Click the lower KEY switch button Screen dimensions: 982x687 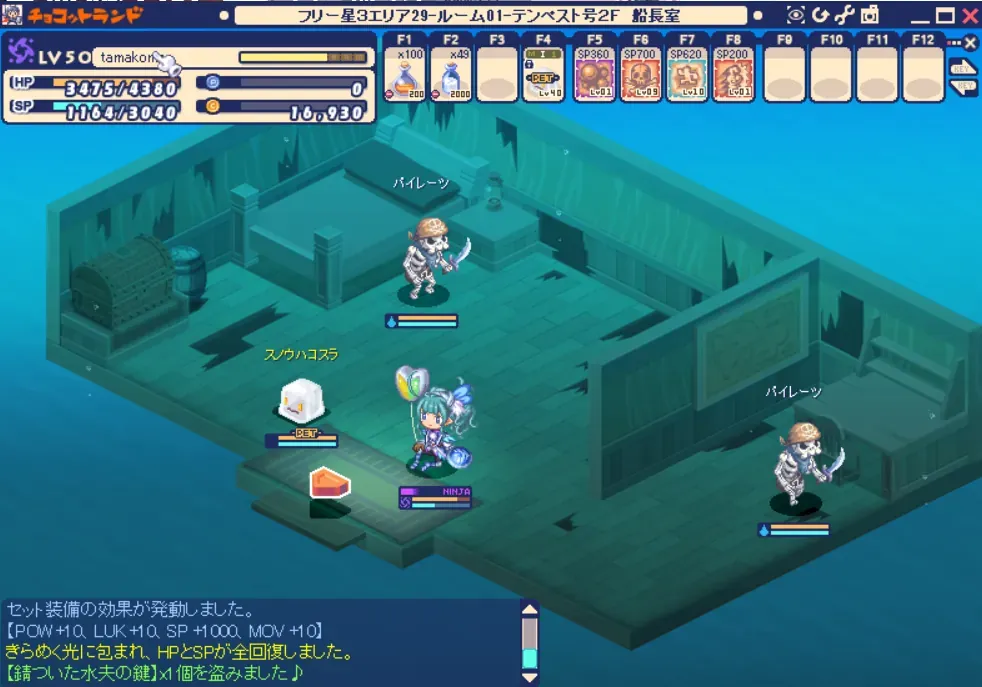click(x=963, y=87)
